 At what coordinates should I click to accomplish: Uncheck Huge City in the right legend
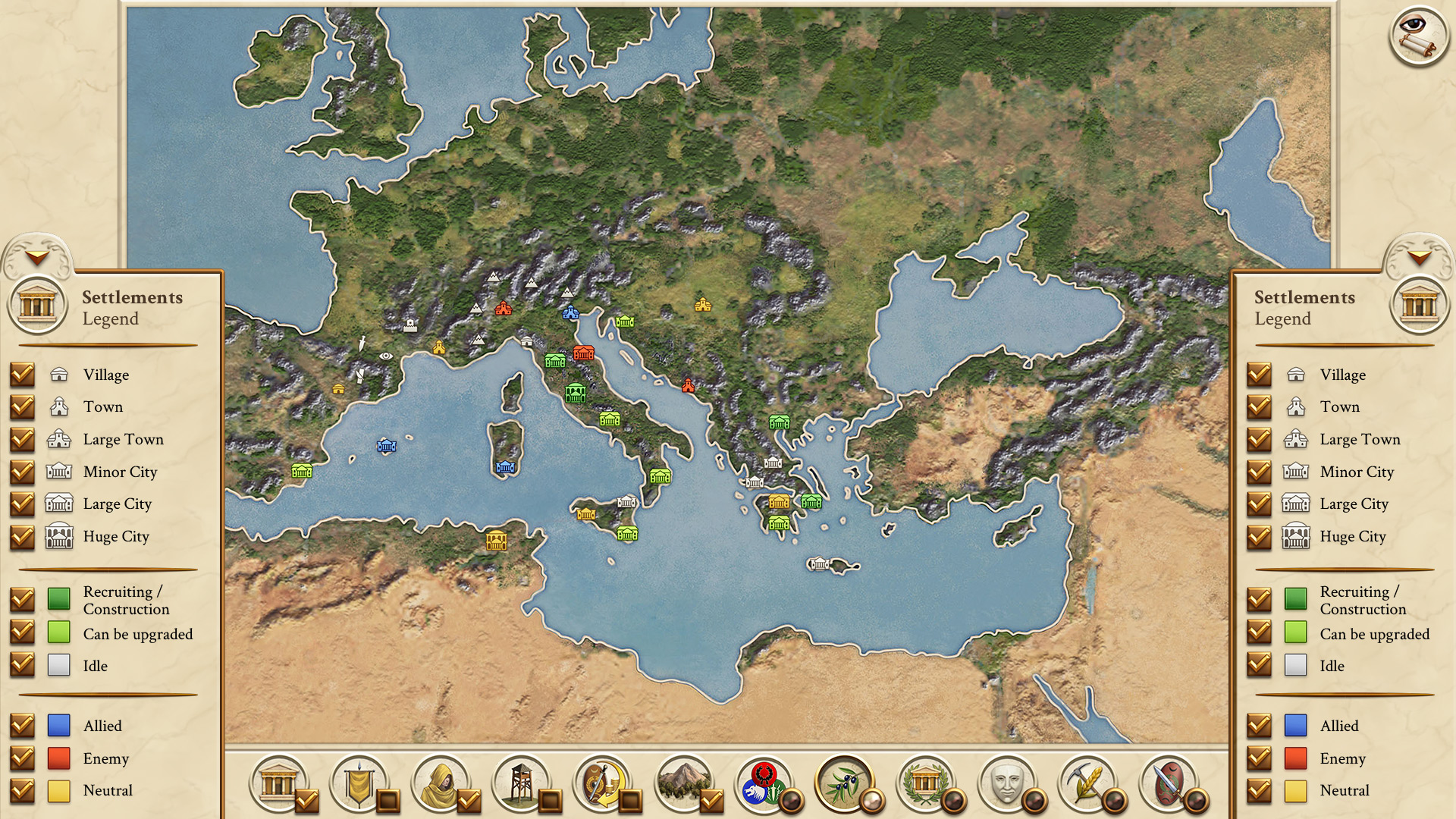[x=1260, y=537]
